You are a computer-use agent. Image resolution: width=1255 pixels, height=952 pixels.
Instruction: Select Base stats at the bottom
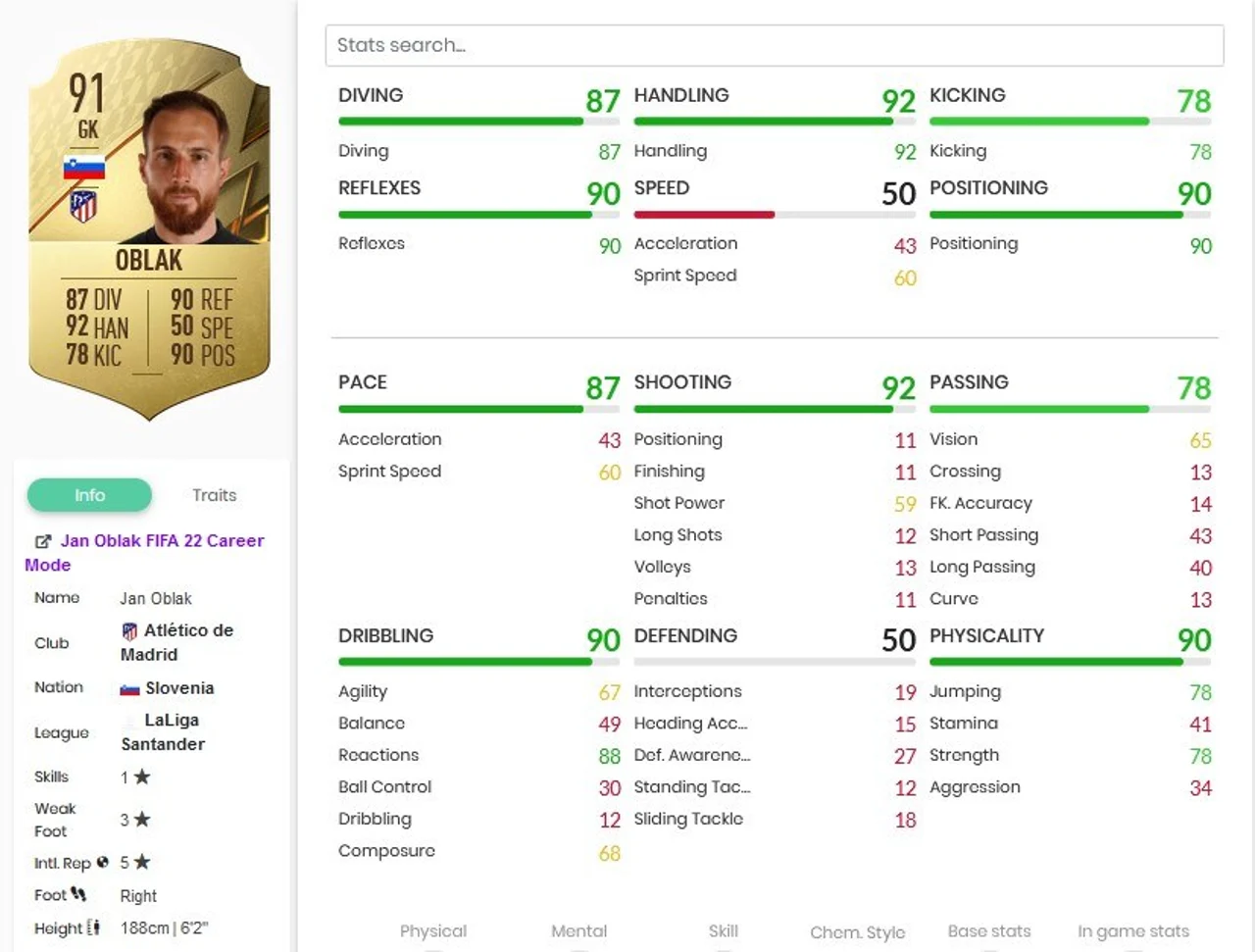click(x=989, y=931)
